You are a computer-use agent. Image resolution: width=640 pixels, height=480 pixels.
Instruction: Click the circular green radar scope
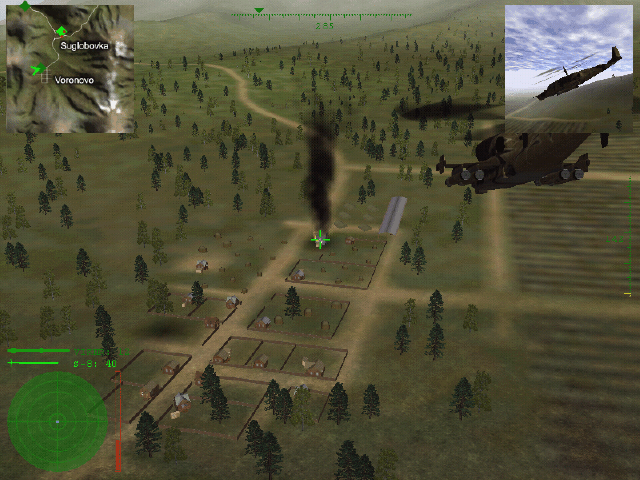[x=57, y=420]
